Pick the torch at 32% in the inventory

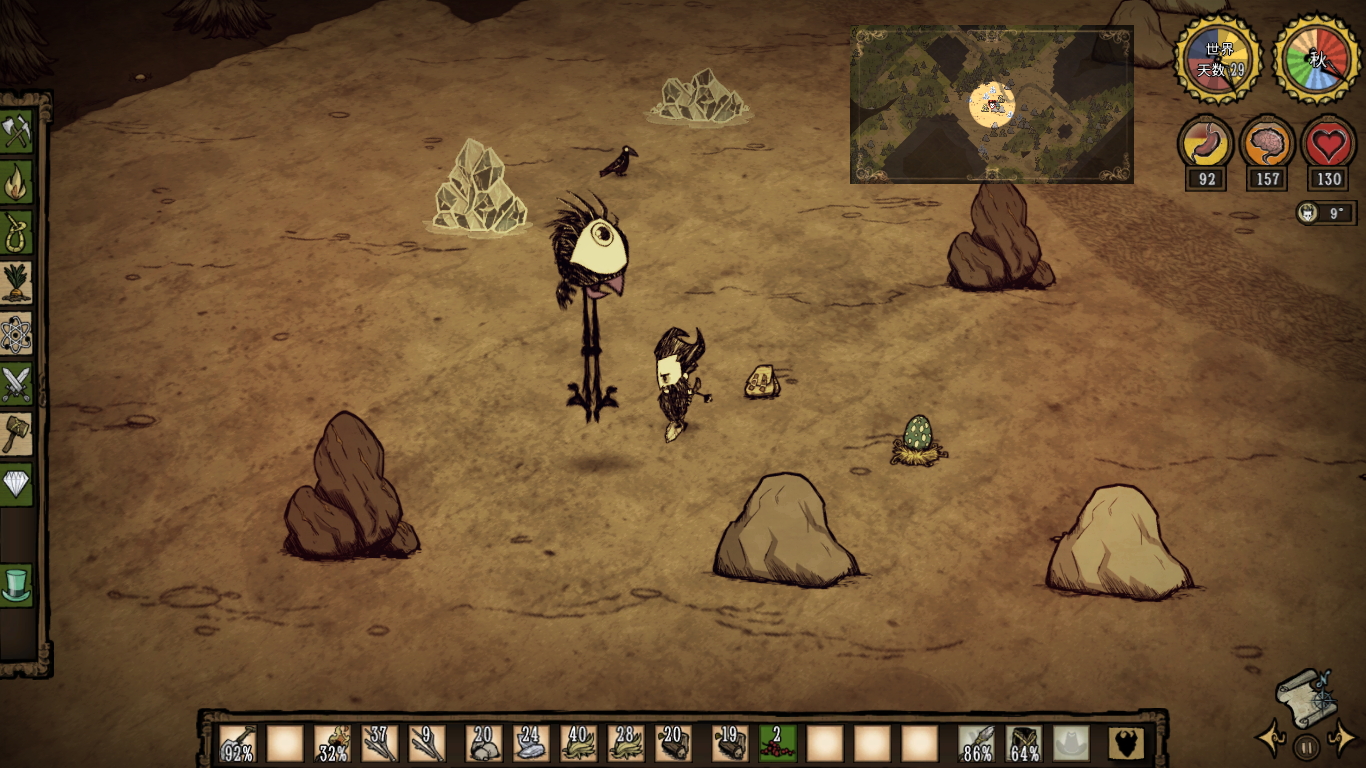(x=333, y=743)
